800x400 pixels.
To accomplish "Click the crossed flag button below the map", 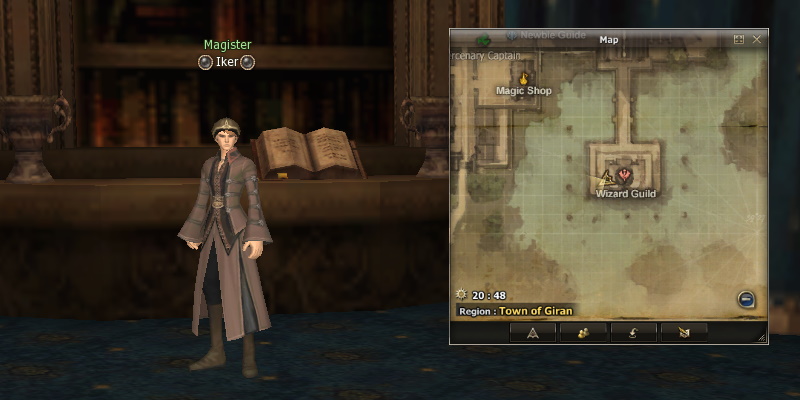I will [x=684, y=332].
